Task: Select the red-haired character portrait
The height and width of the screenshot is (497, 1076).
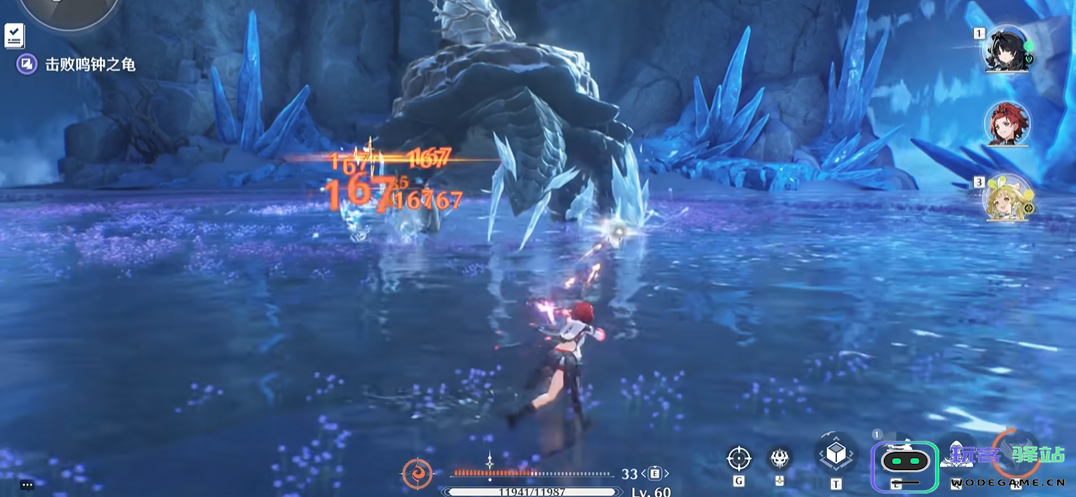Action: (1008, 124)
